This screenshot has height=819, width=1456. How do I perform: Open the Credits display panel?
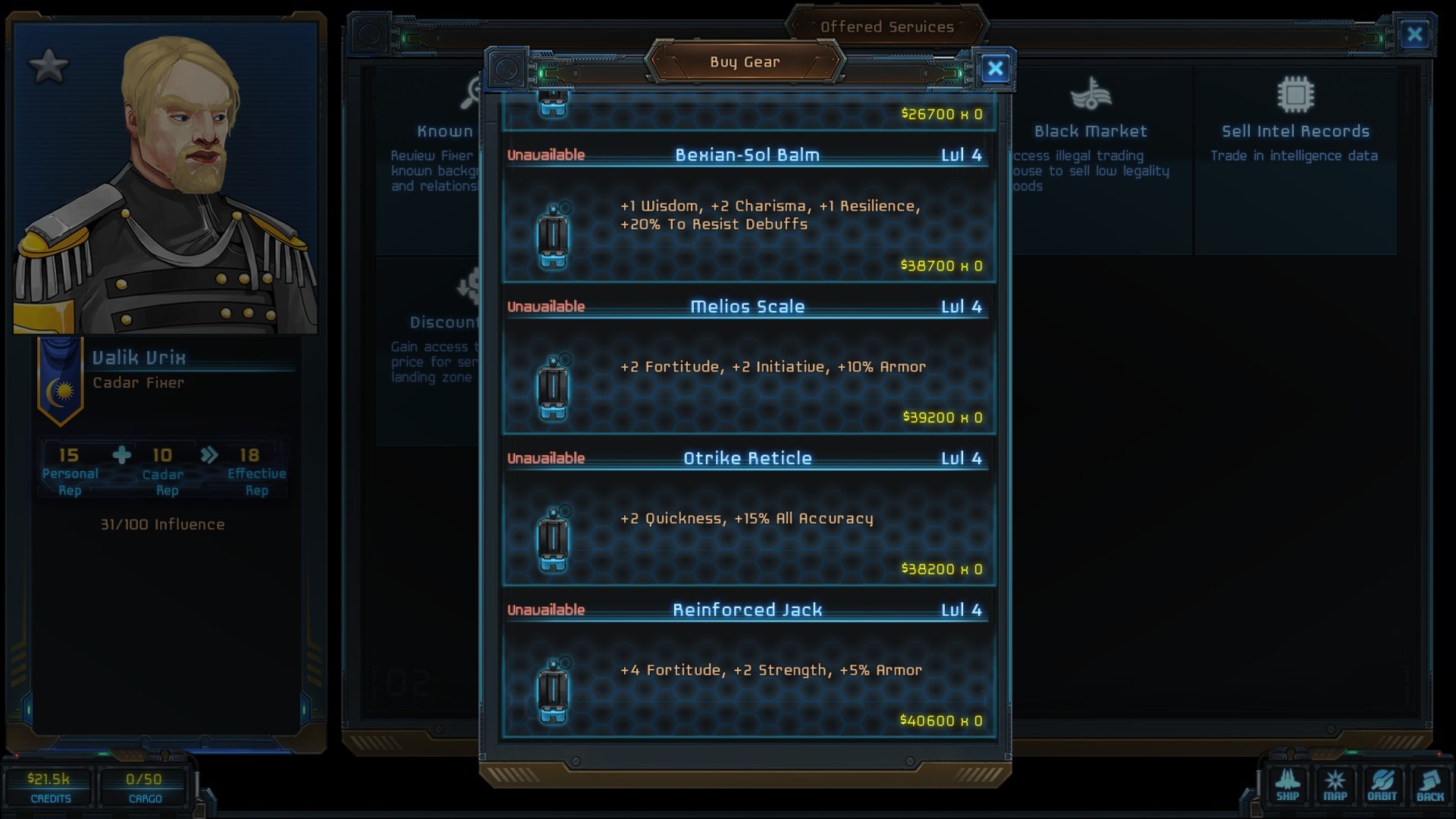[x=49, y=787]
